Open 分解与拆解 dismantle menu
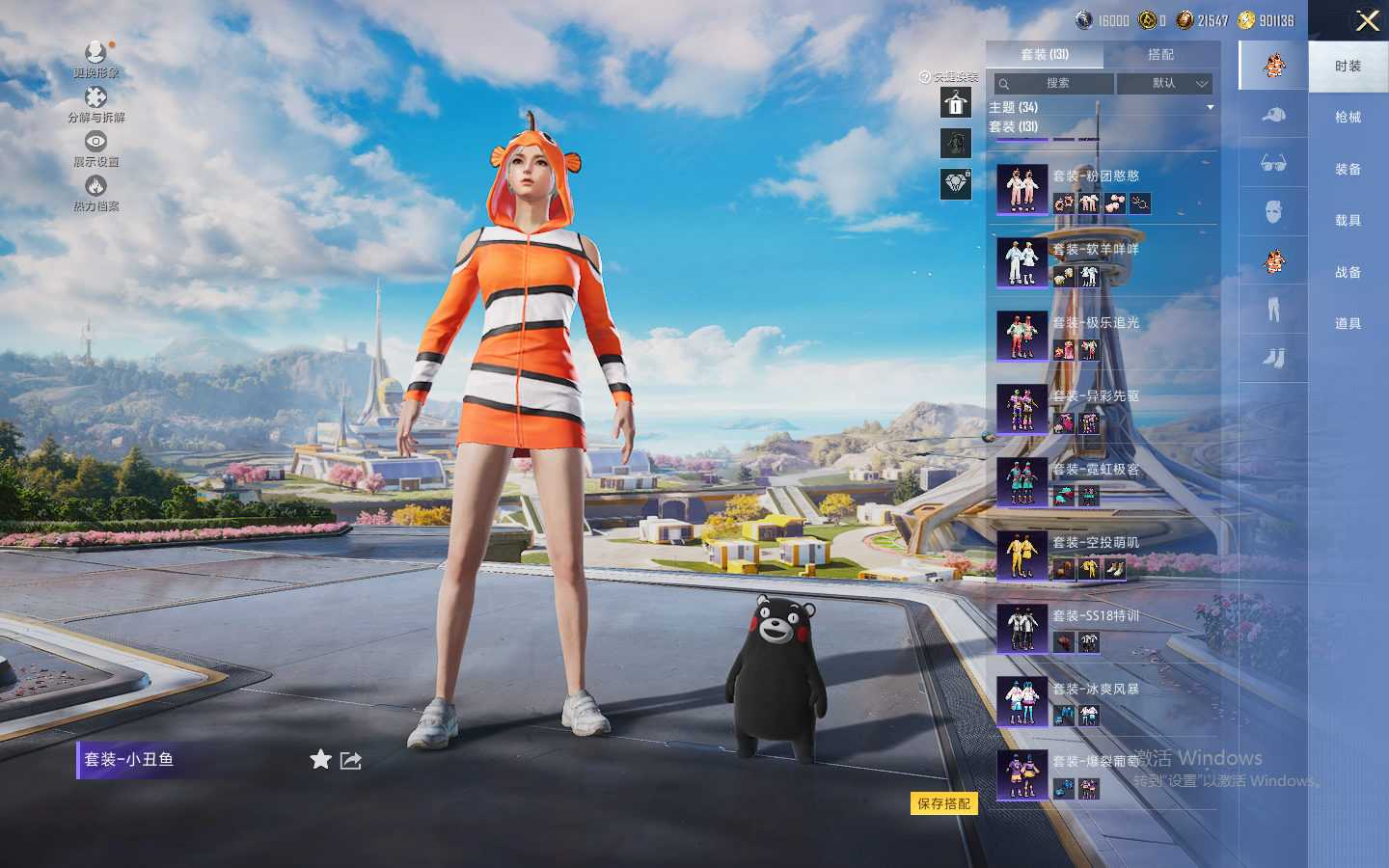 point(95,103)
